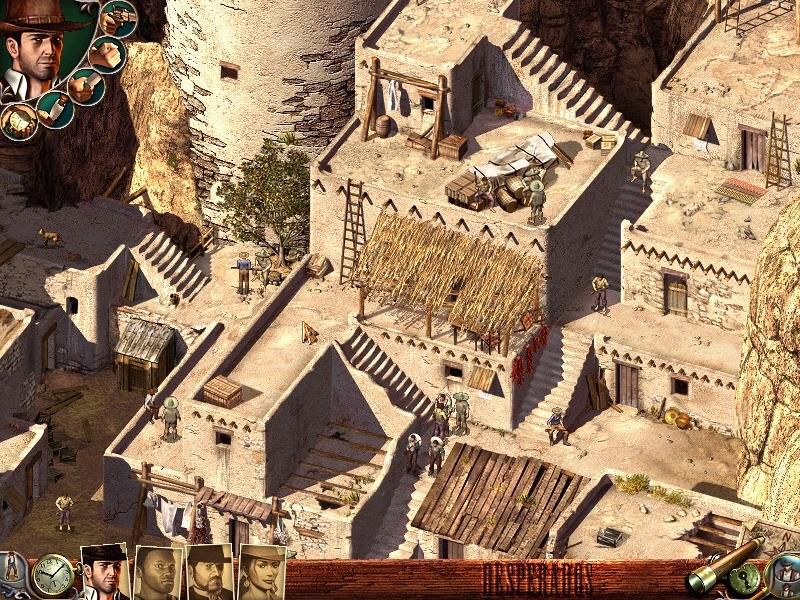Switch to the dark-skinned man's wanted portrait

click(x=157, y=573)
